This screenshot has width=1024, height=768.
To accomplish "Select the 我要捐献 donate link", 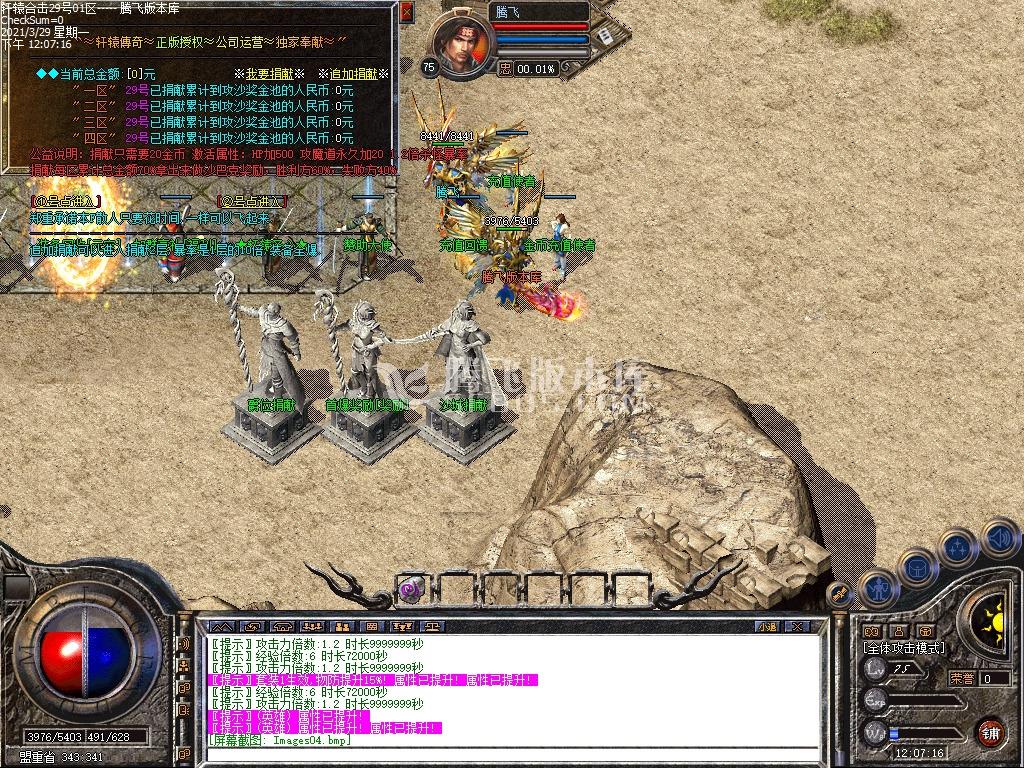I will click(269, 74).
